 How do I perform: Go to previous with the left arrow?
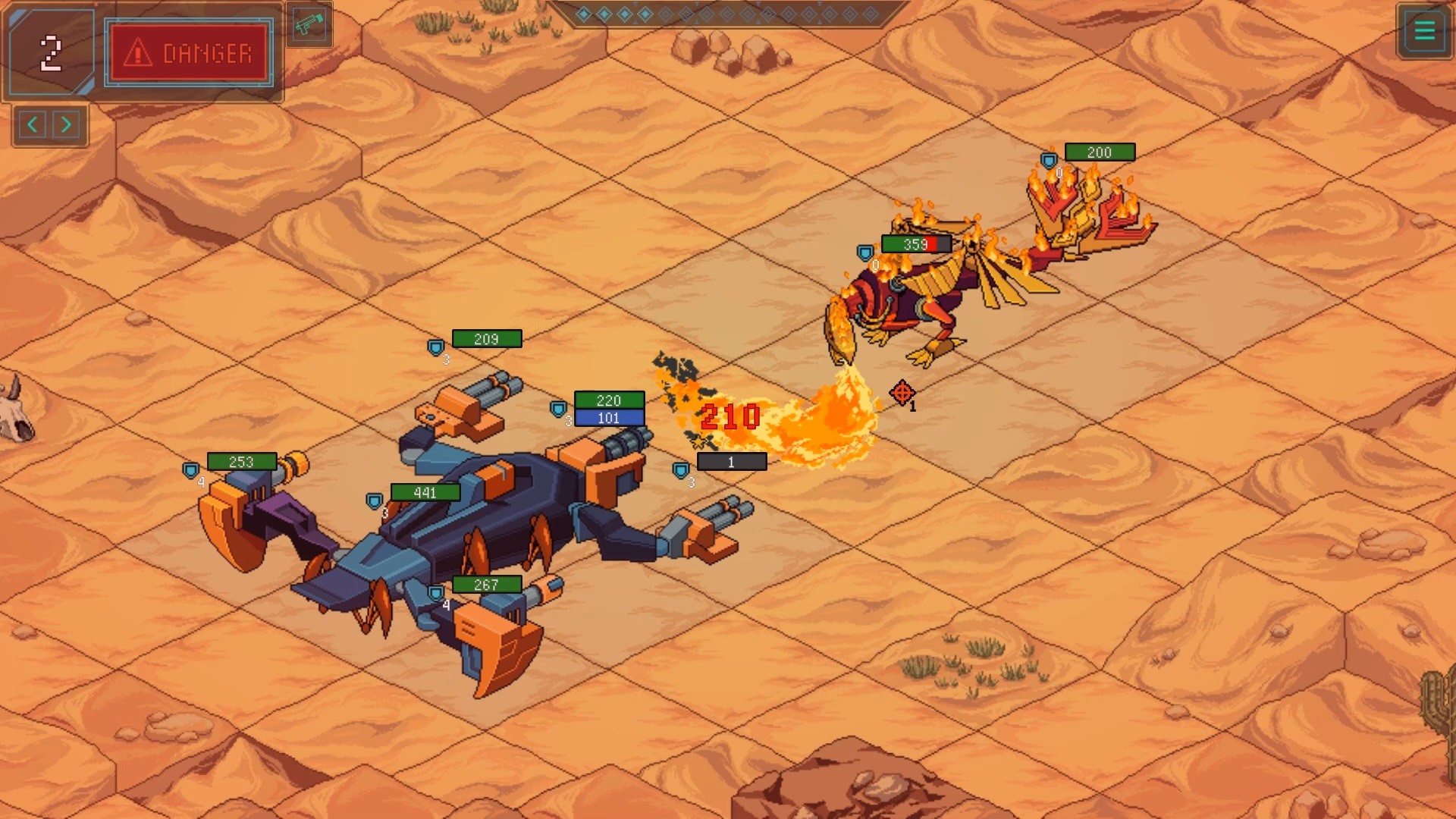pyautogui.click(x=33, y=124)
